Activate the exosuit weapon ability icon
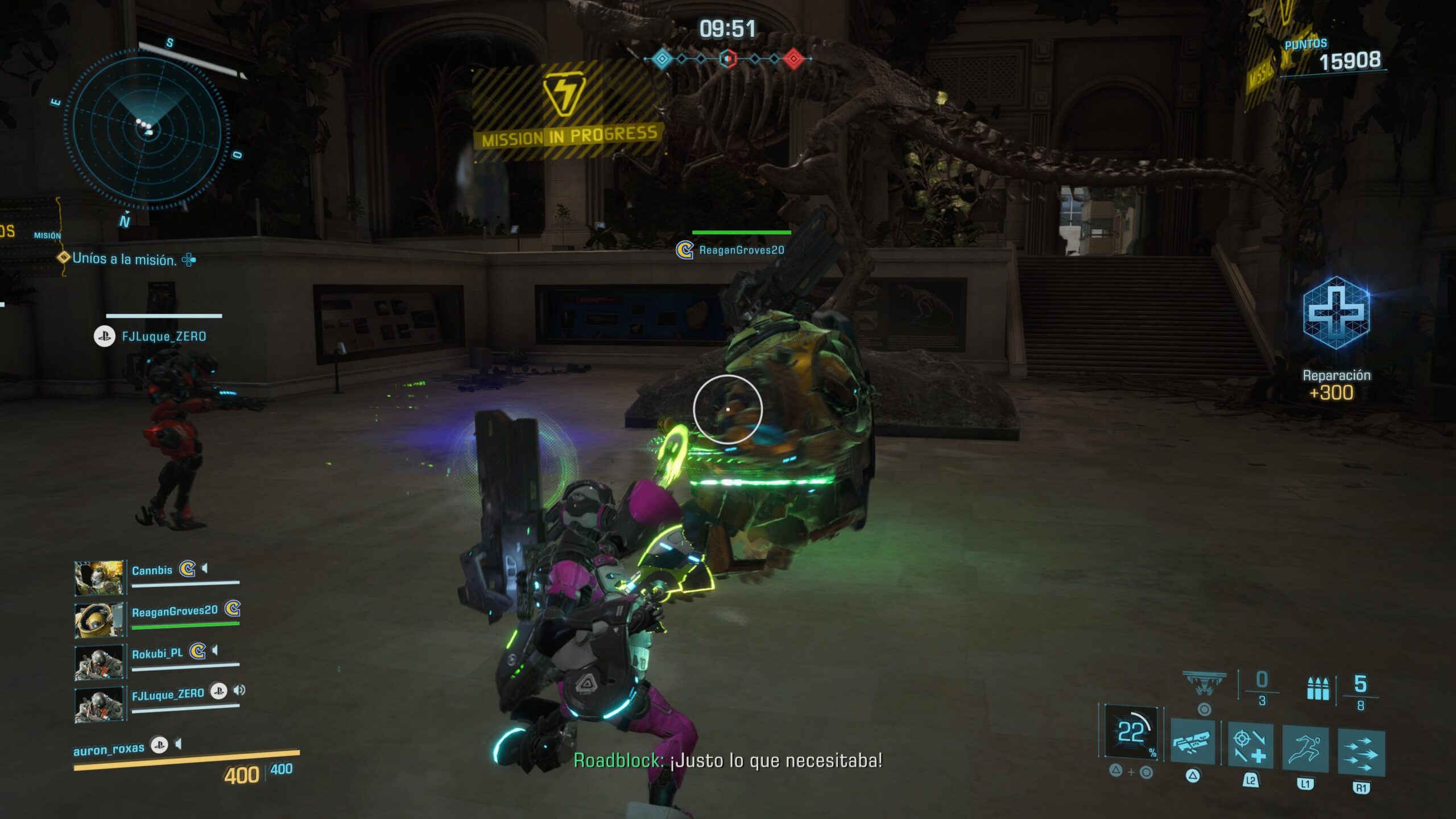1456x819 pixels. click(1193, 742)
